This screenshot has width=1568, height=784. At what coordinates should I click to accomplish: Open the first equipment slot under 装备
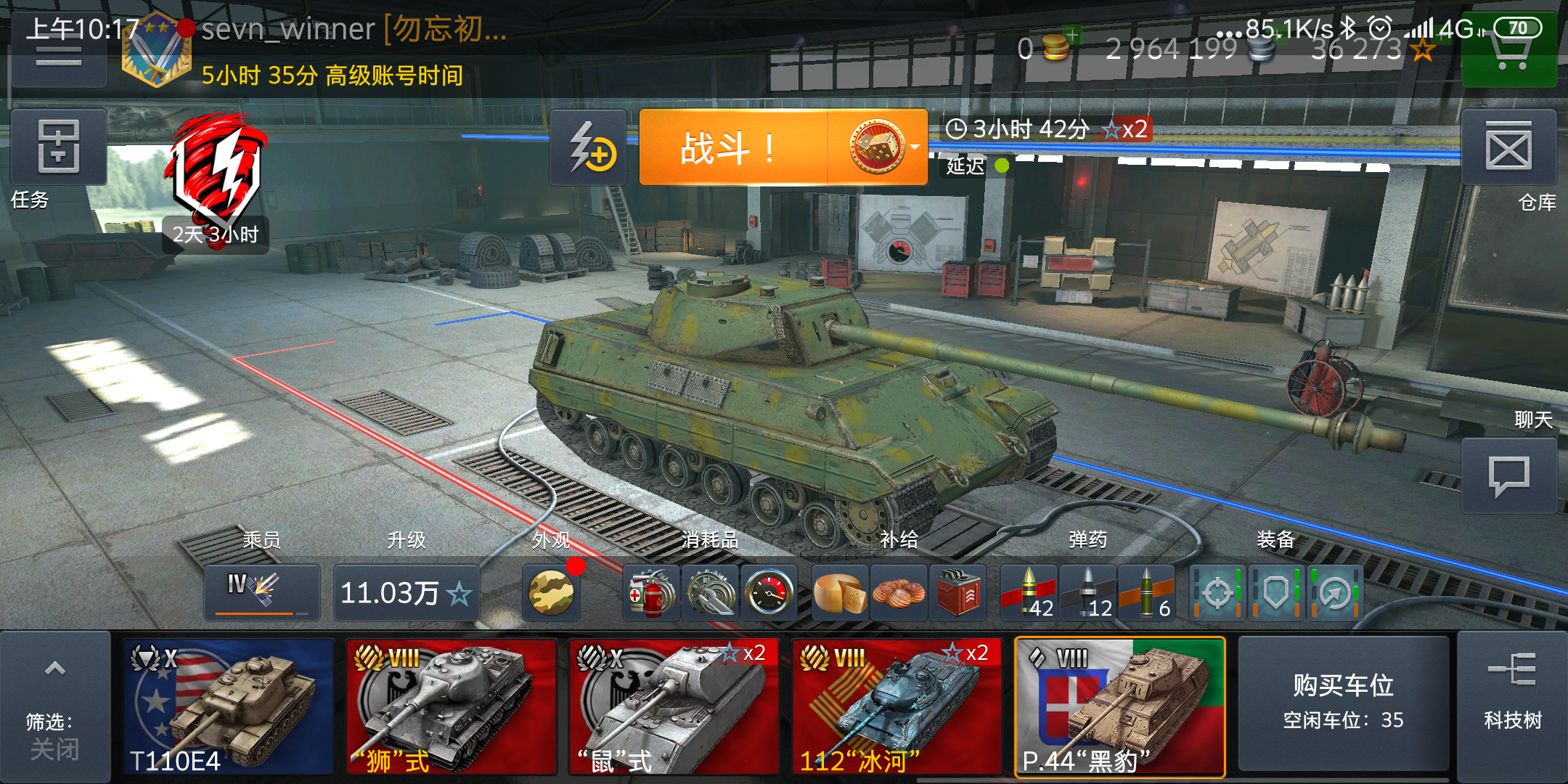1217,593
